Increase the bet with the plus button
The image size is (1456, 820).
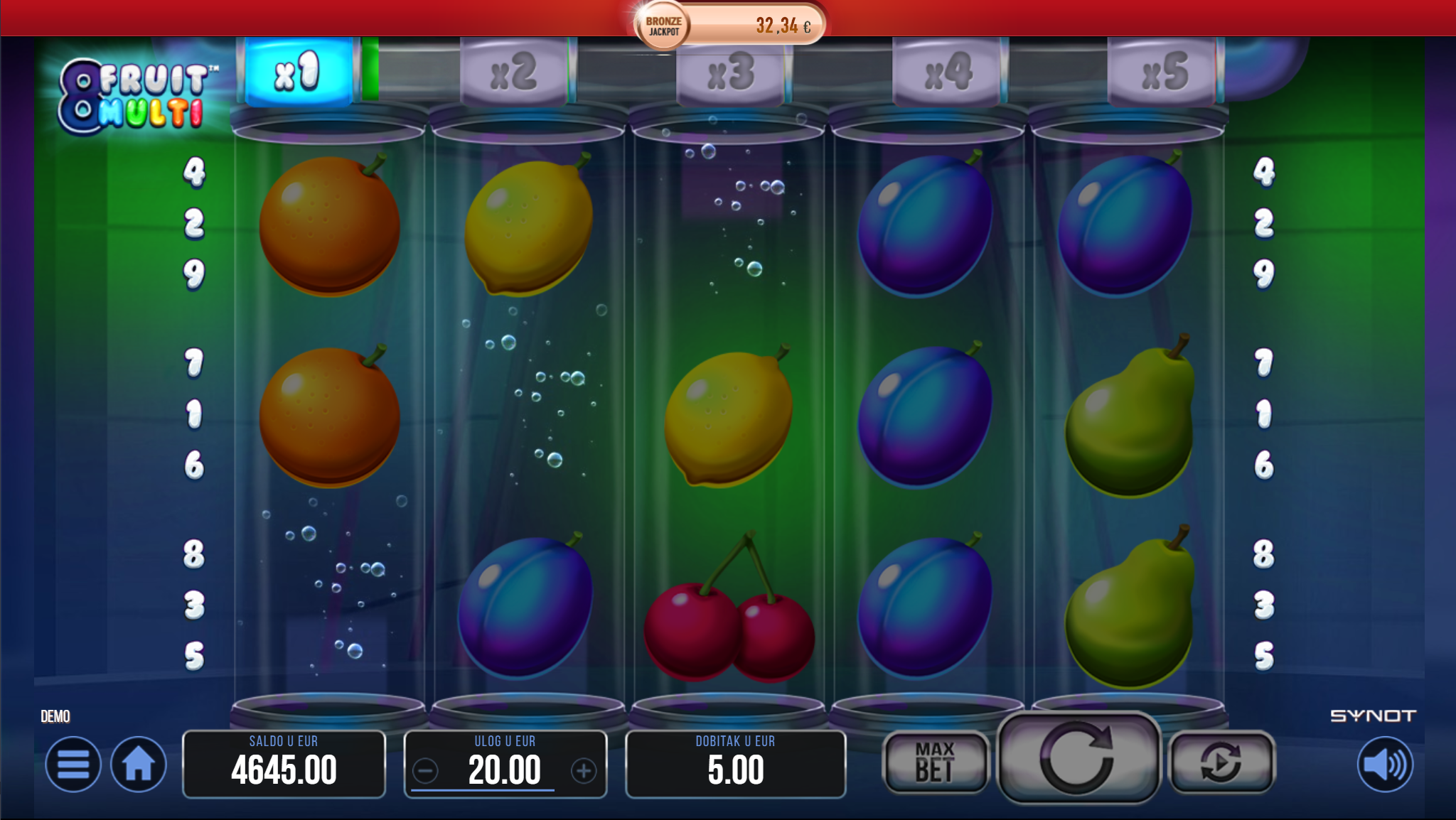pyautogui.click(x=584, y=770)
